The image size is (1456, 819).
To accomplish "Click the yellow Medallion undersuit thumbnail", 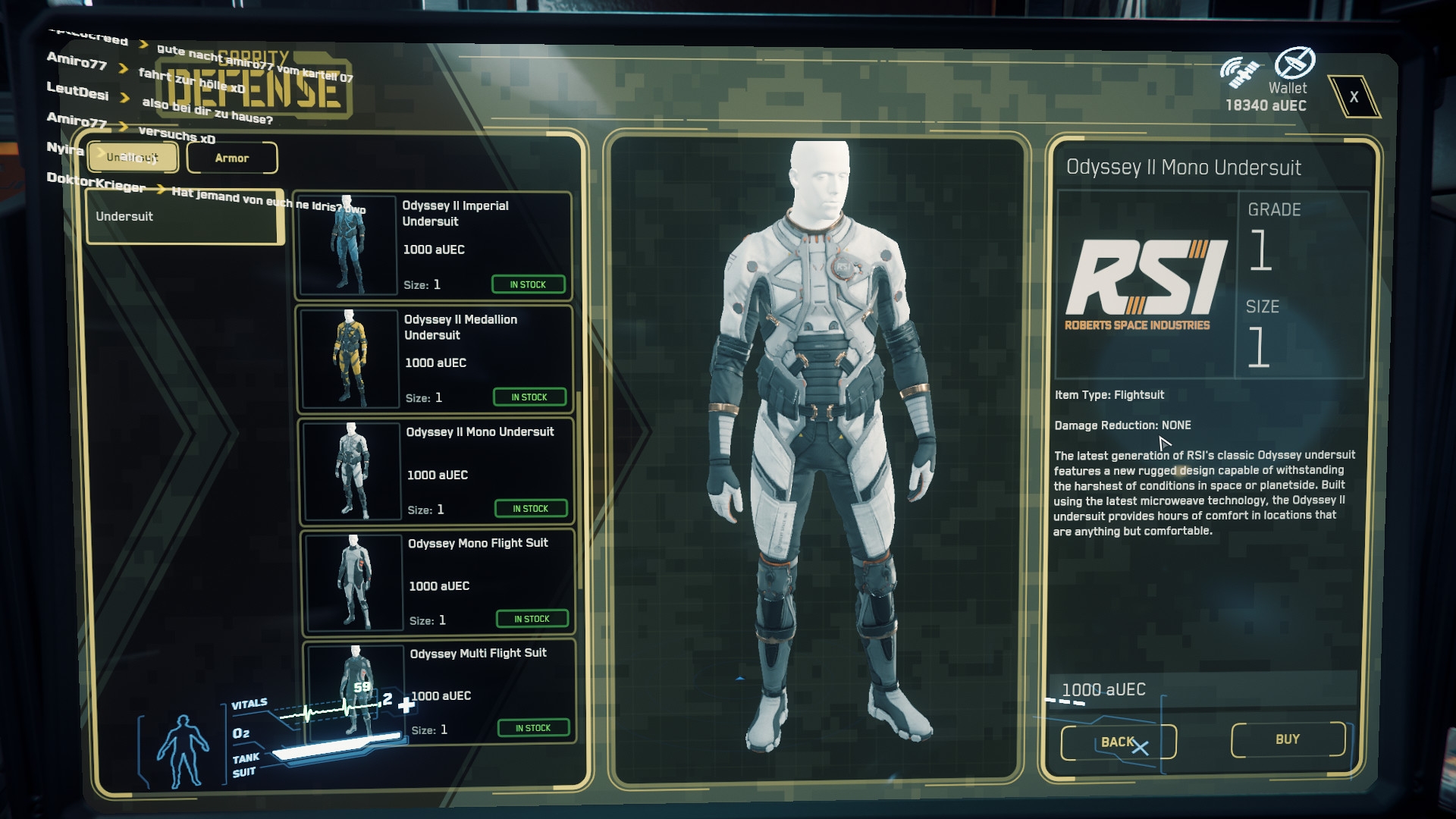I will coord(350,358).
